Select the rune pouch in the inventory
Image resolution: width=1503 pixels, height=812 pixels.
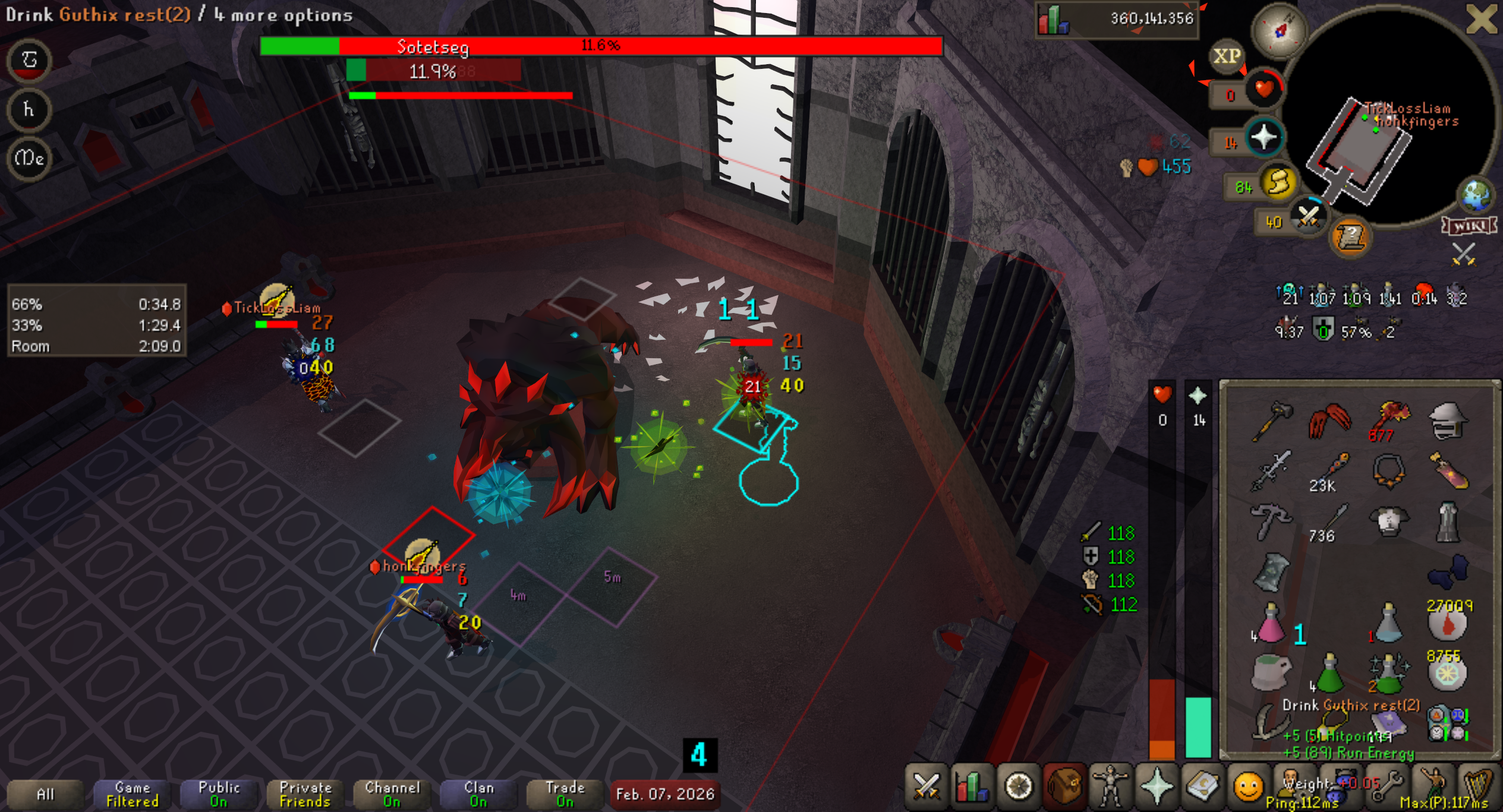click(x=1448, y=723)
